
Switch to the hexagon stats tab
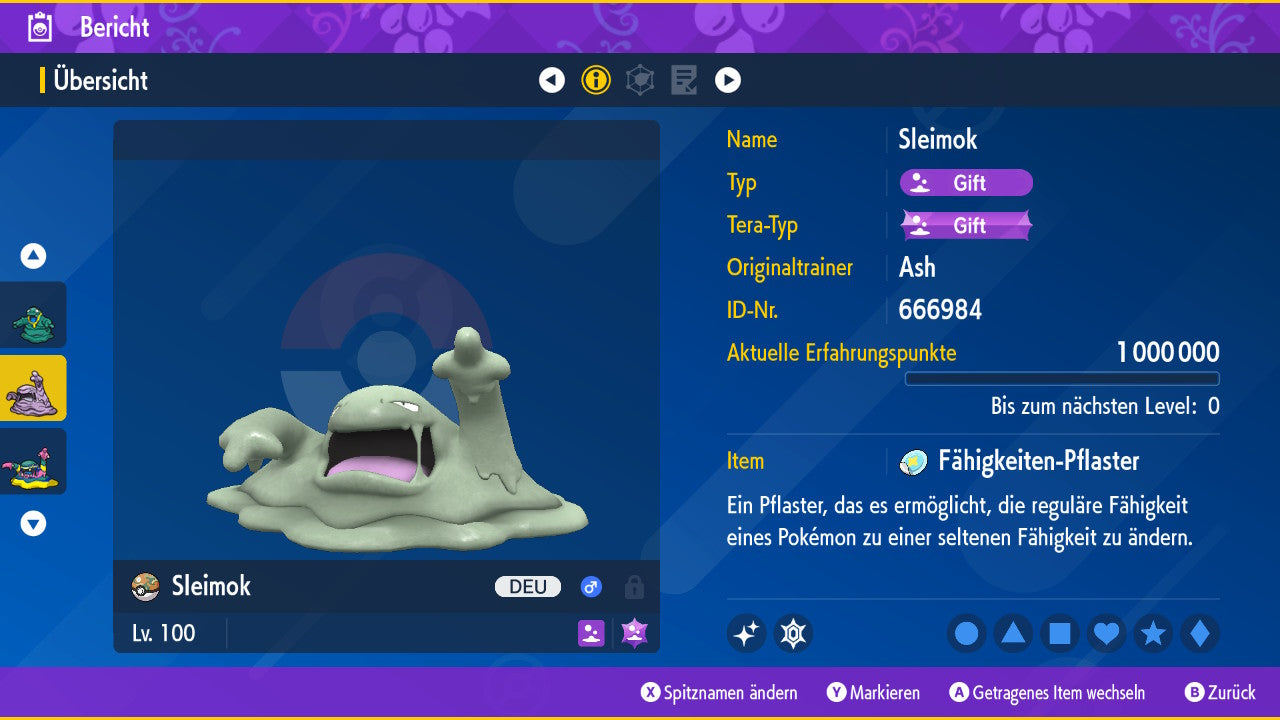pyautogui.click(x=640, y=80)
